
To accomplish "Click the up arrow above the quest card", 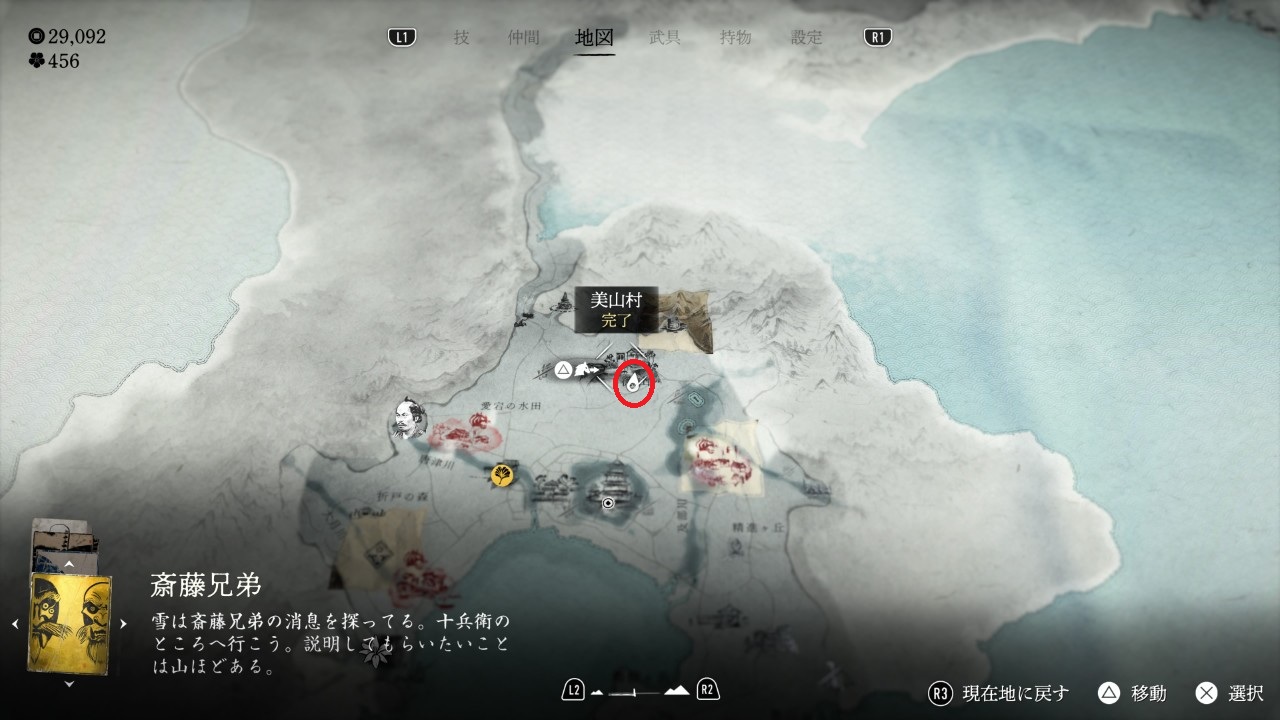I will point(70,564).
